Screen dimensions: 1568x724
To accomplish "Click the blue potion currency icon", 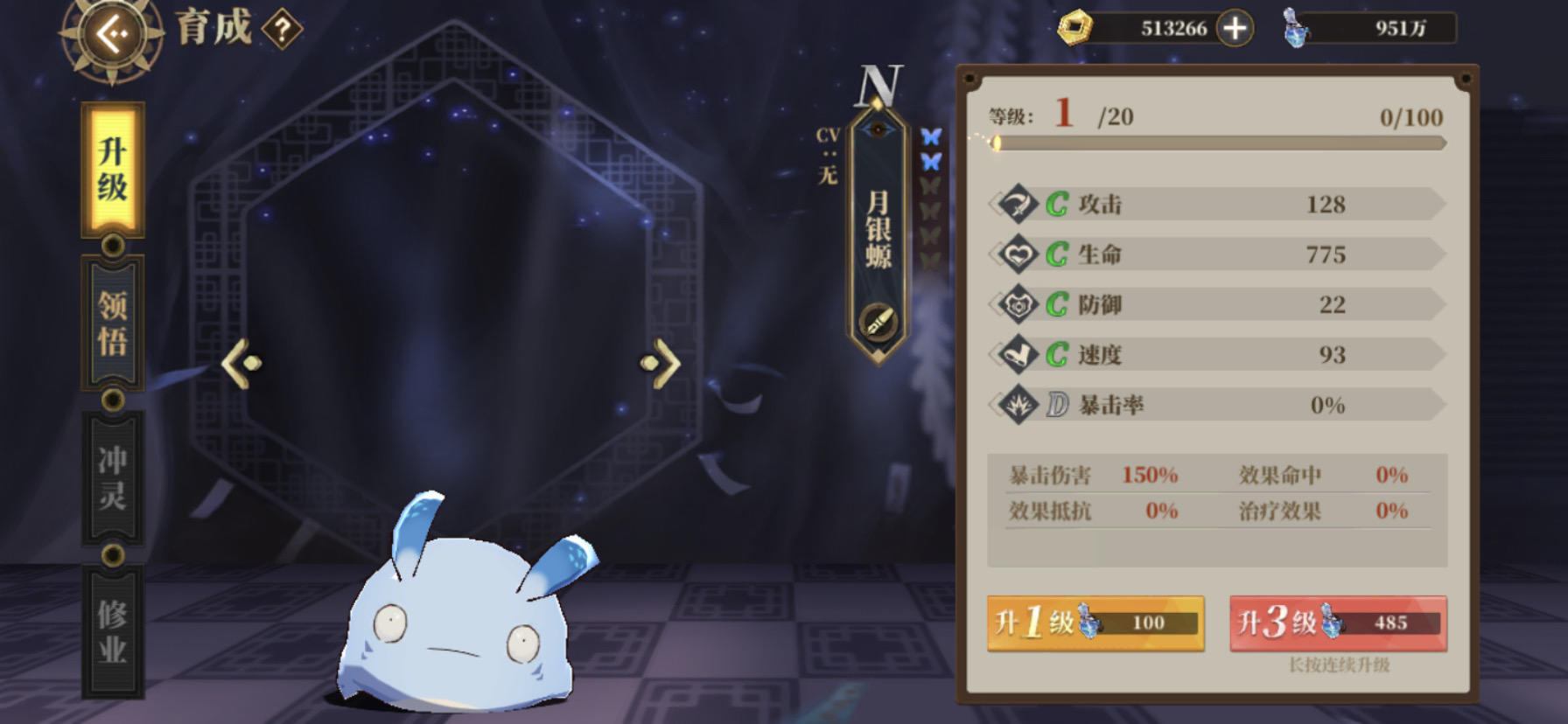I will point(1298,28).
